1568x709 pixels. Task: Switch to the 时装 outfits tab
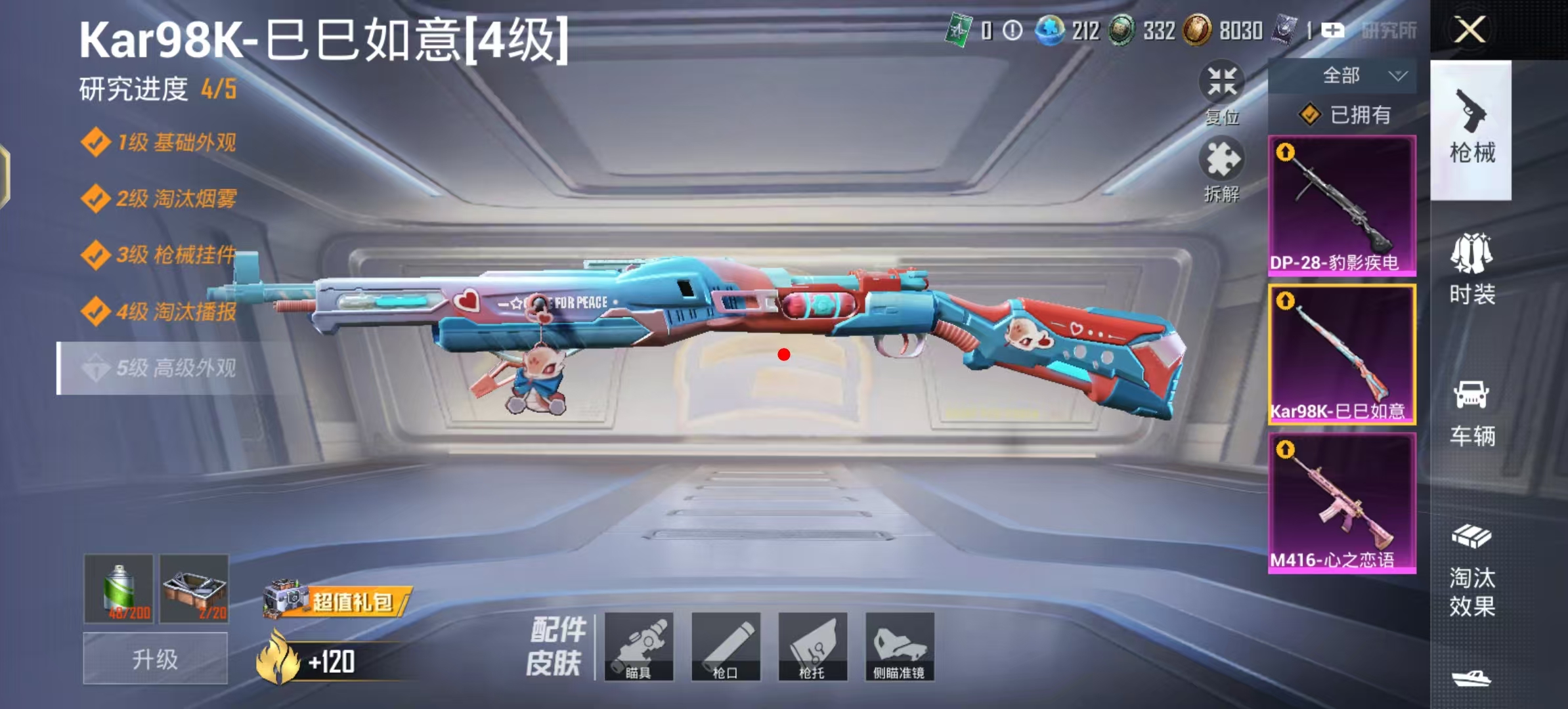pyautogui.click(x=1471, y=270)
